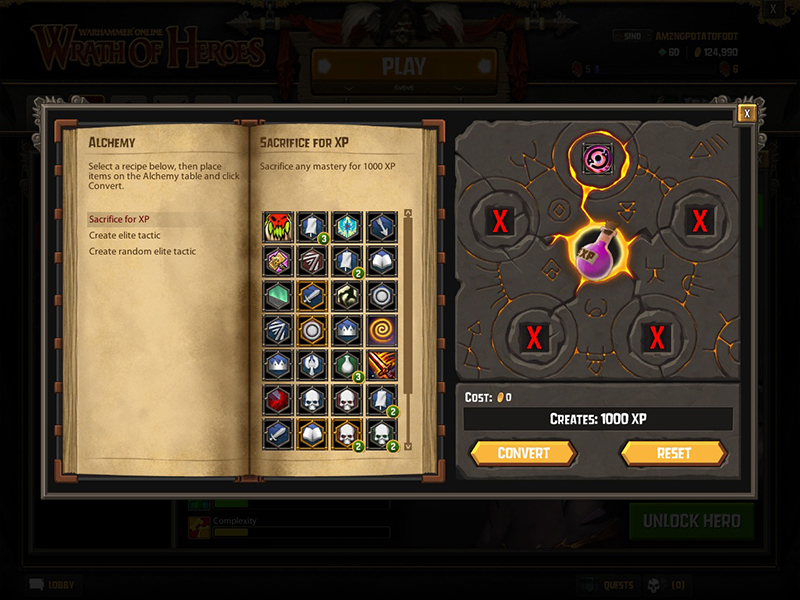The image size is (800, 600).
Task: Select the red orc face mastery icon
Action: 277,226
